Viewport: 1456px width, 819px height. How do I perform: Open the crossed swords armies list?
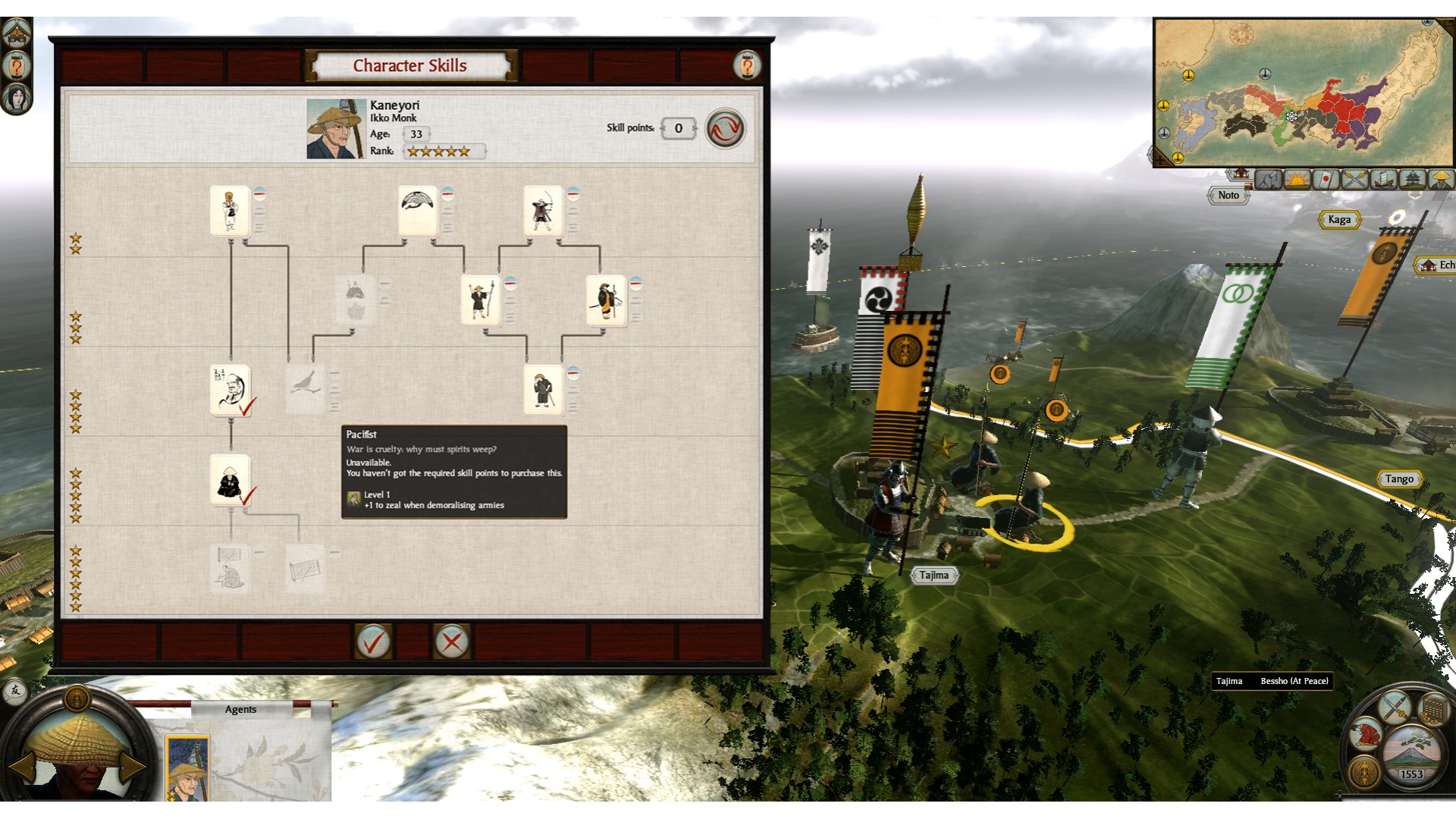(1354, 180)
